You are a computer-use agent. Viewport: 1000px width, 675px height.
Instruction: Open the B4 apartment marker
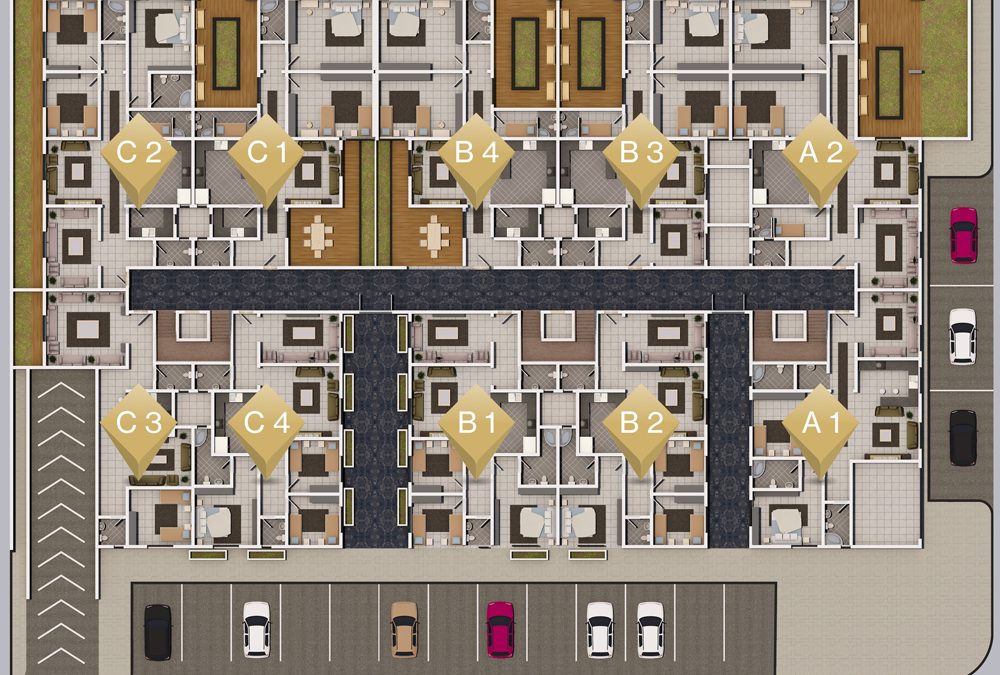[x=477, y=155]
